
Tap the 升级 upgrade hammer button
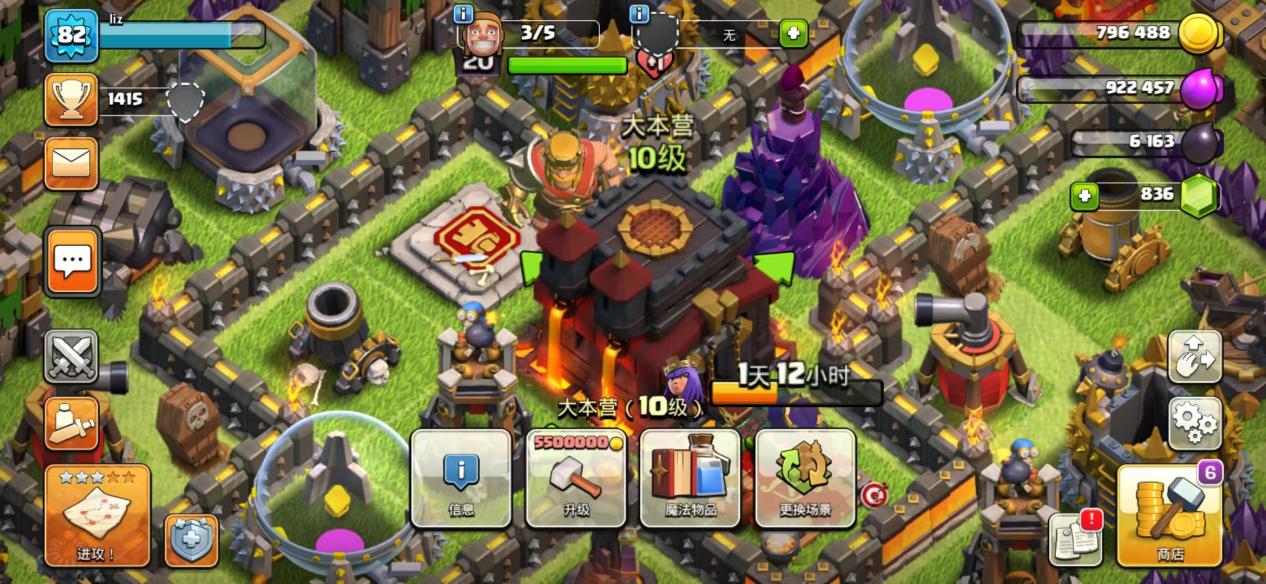click(x=576, y=478)
